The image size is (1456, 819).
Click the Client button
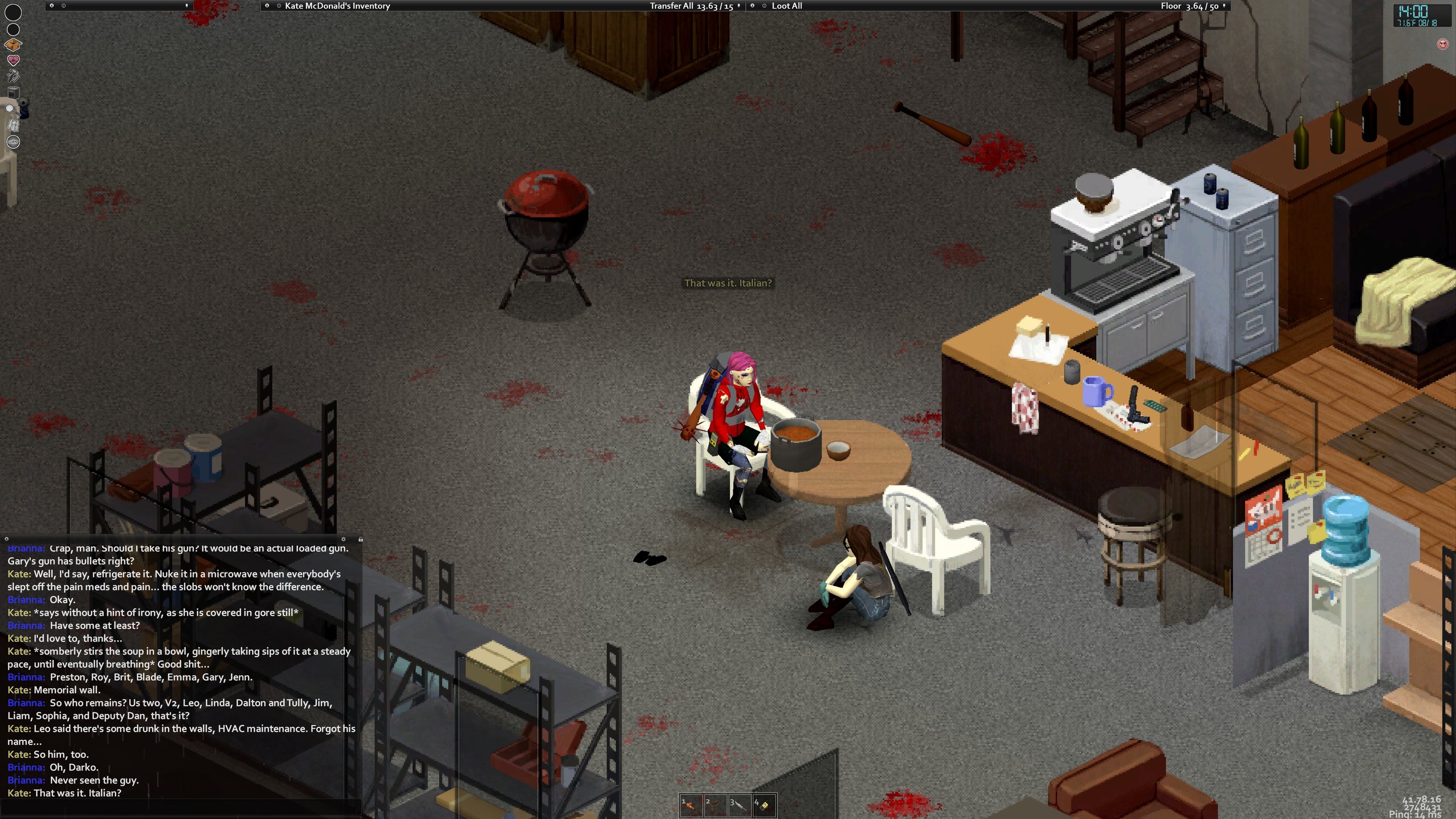click(x=13, y=141)
